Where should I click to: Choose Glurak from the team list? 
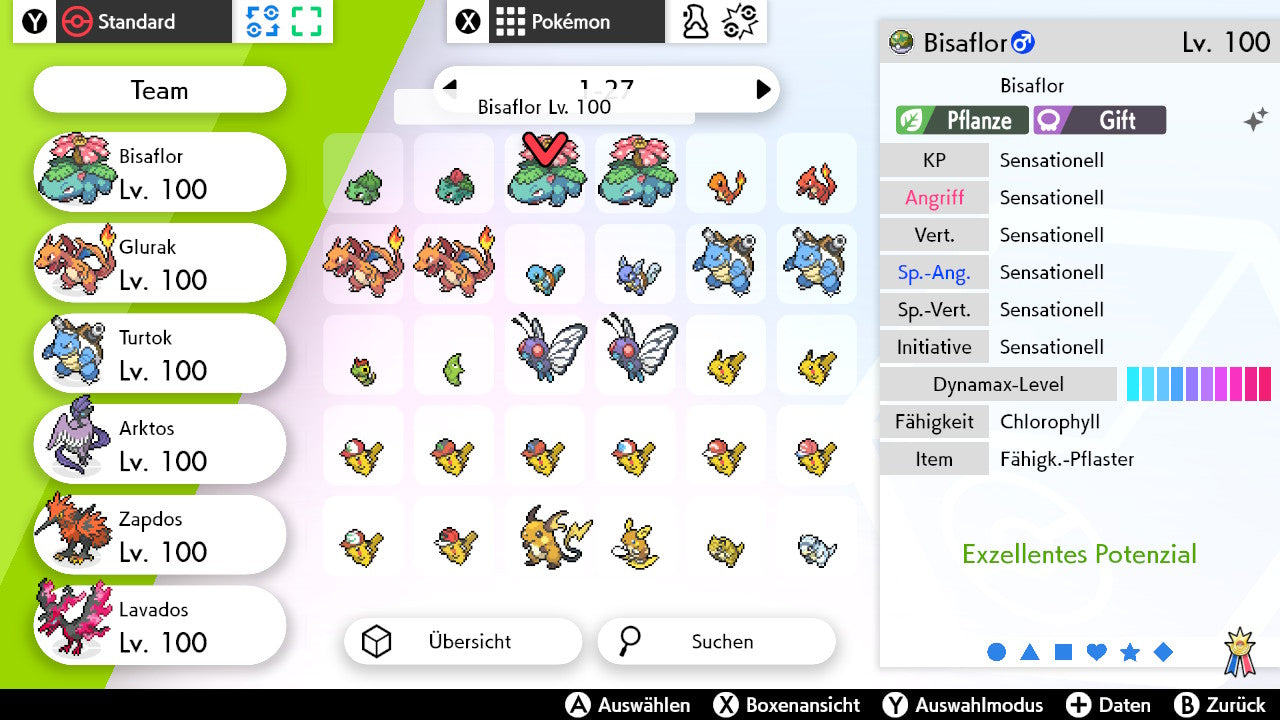pos(160,264)
